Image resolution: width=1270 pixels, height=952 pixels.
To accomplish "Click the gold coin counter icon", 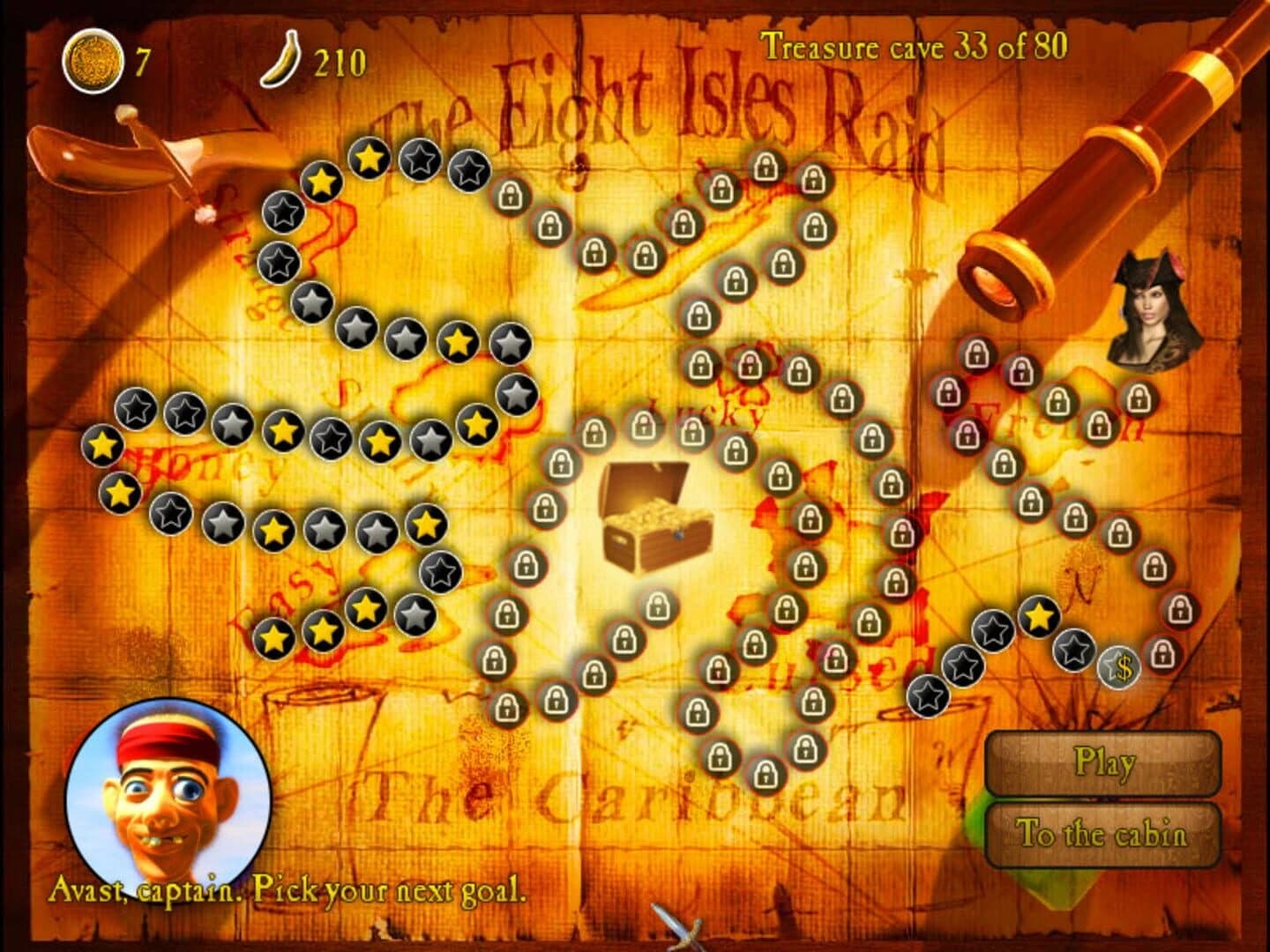I will pyautogui.click(x=93, y=55).
